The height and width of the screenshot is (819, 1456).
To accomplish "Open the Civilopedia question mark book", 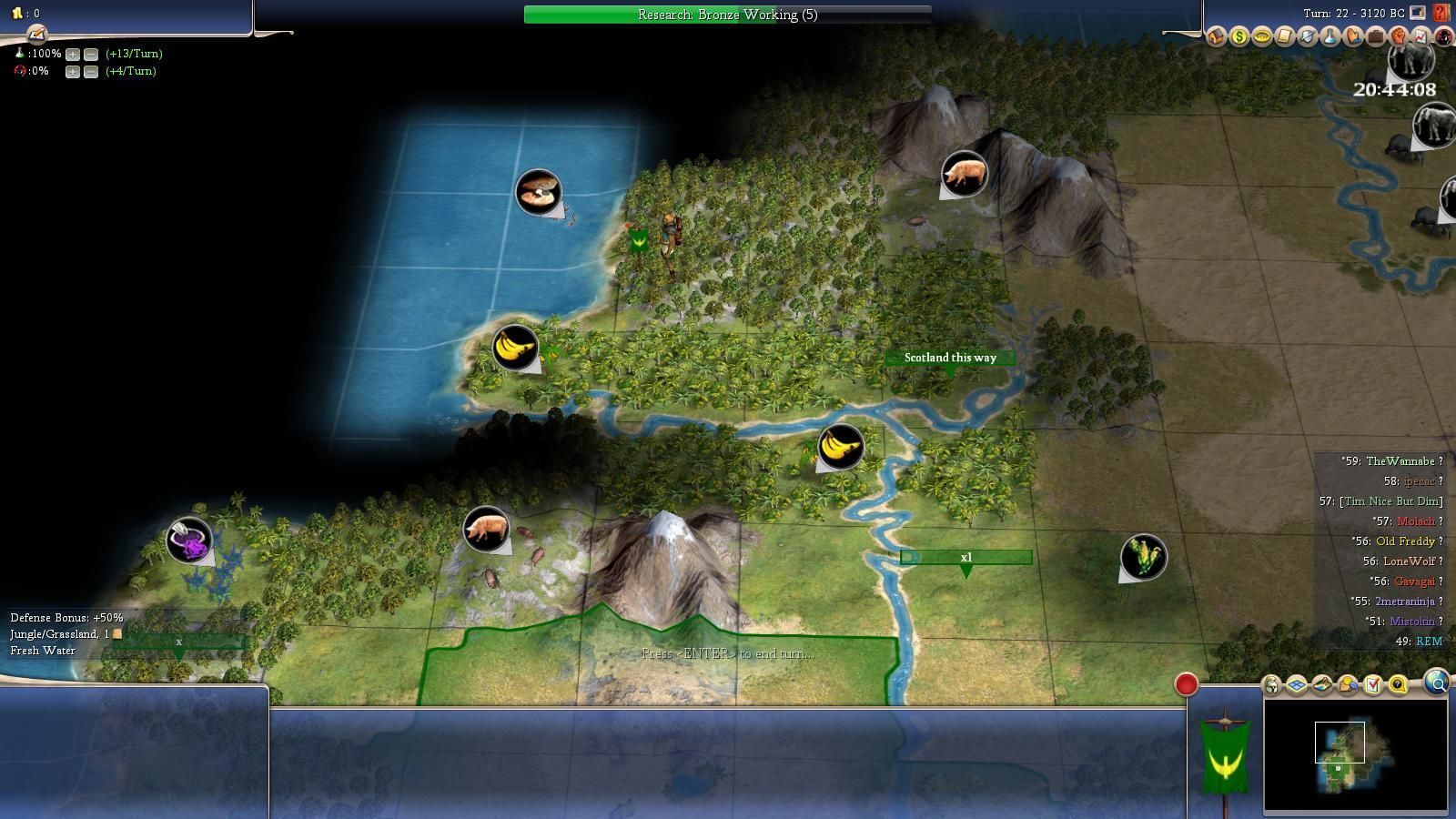I will 1441,13.
